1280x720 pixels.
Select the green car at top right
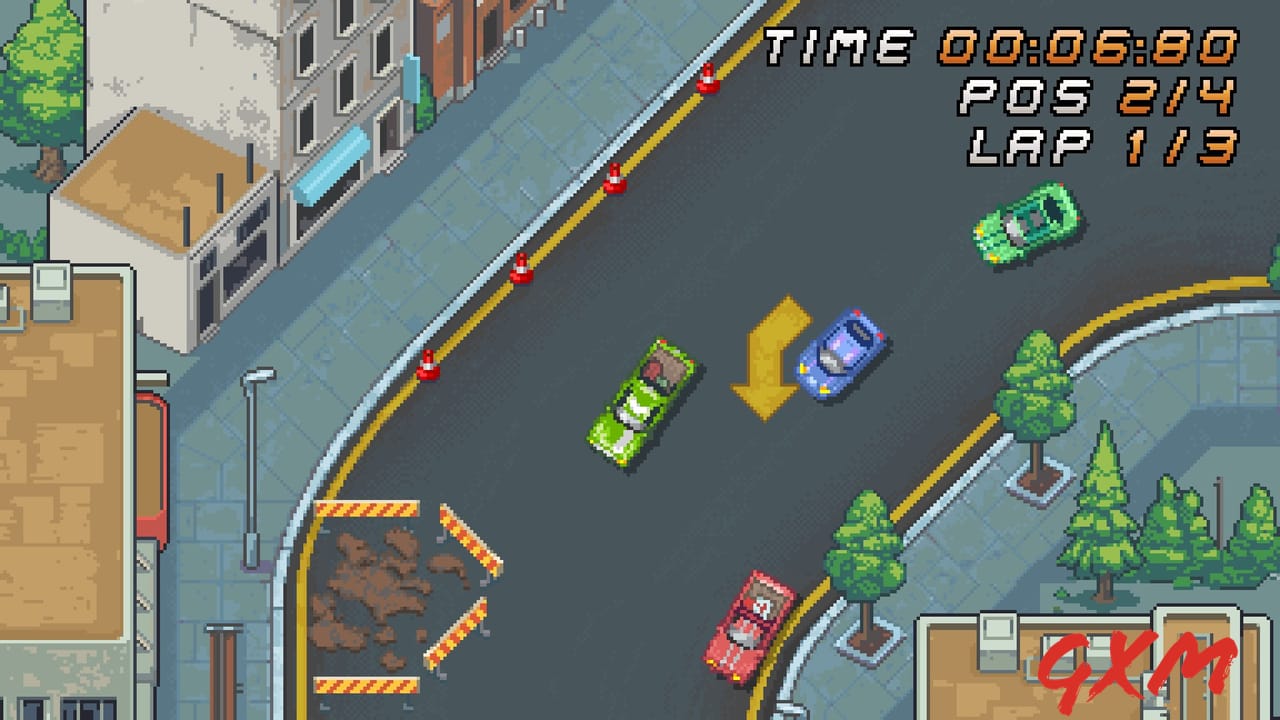[x=1022, y=225]
